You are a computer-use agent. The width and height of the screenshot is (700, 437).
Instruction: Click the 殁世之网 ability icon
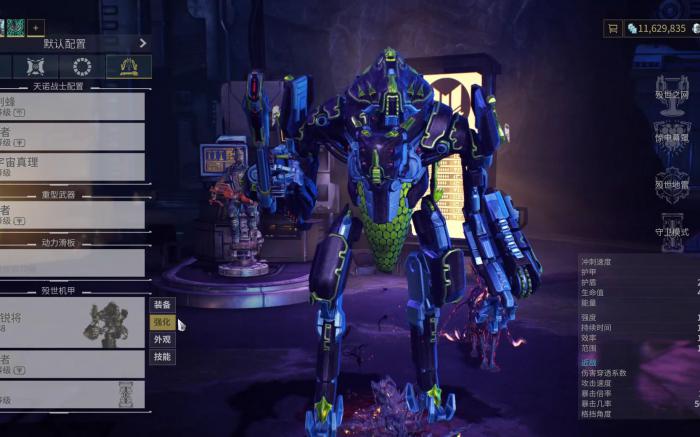[671, 90]
